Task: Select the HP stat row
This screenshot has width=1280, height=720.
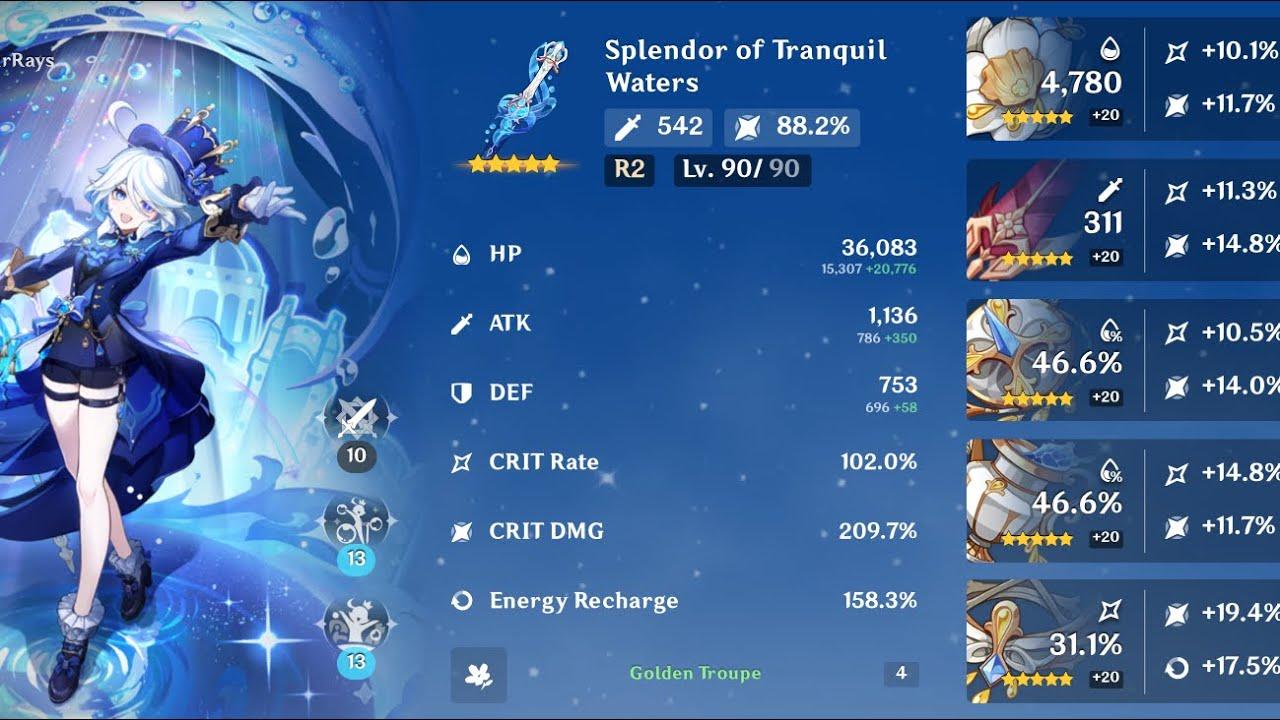Action: (684, 254)
